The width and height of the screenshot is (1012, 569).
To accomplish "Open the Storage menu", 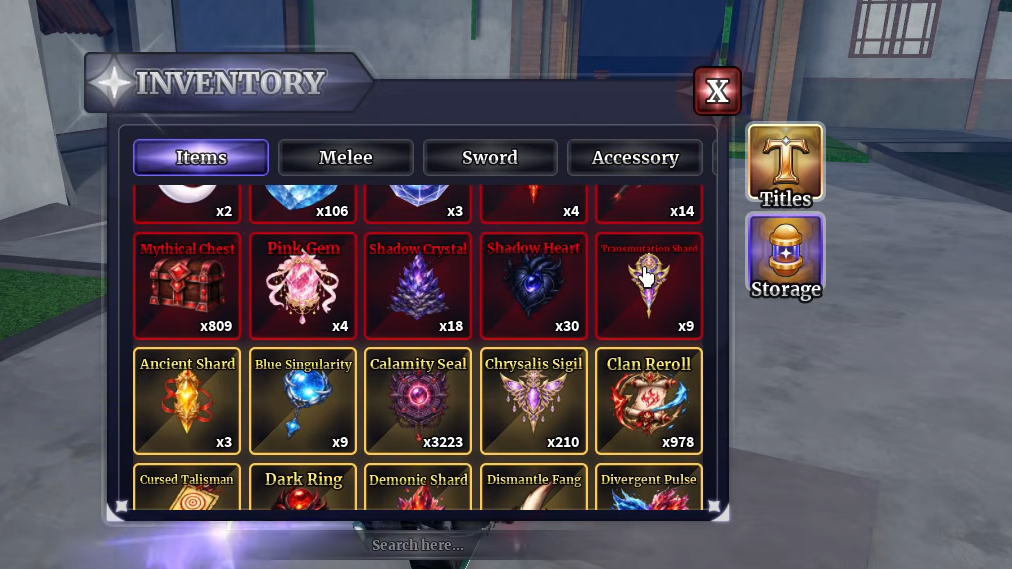I will pyautogui.click(x=785, y=257).
